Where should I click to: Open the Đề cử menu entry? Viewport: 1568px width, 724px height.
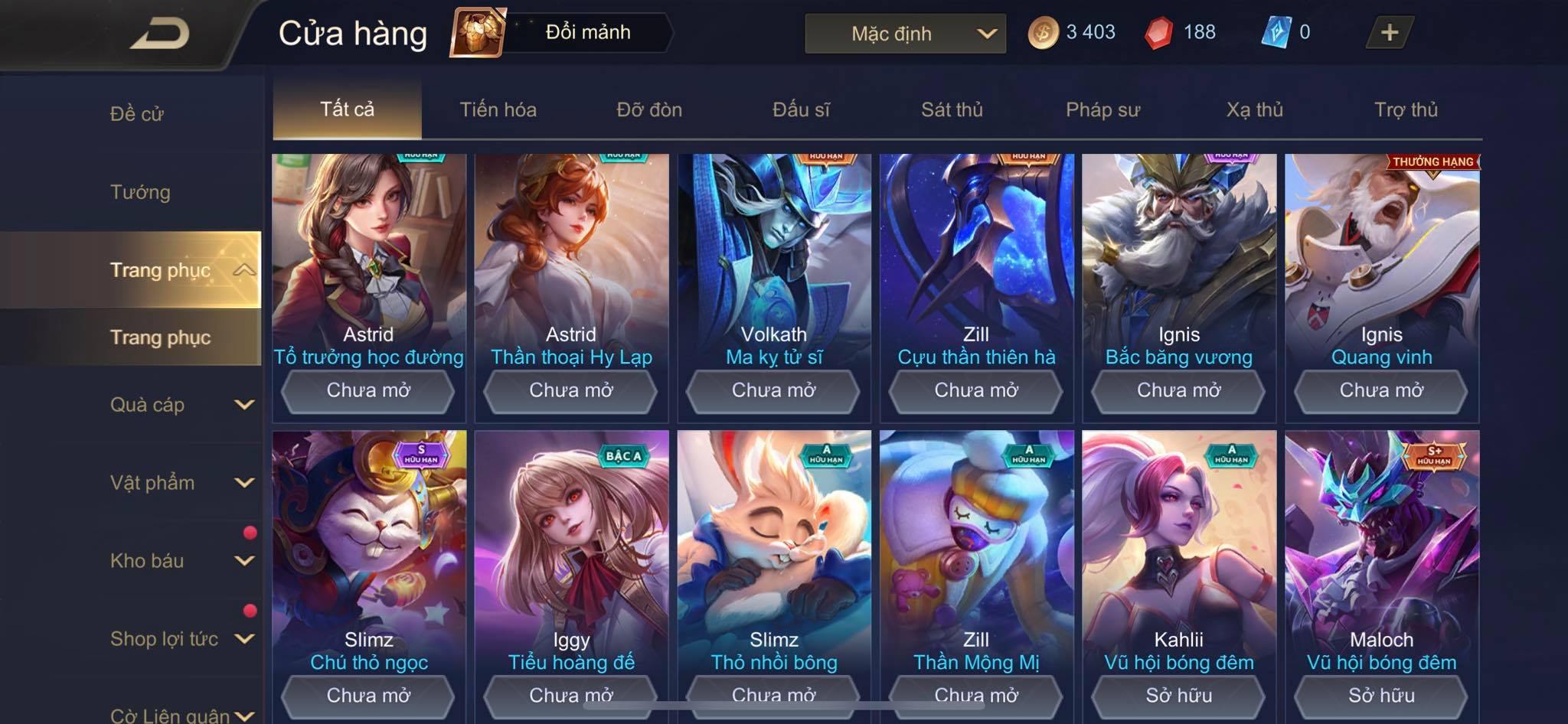coord(137,114)
